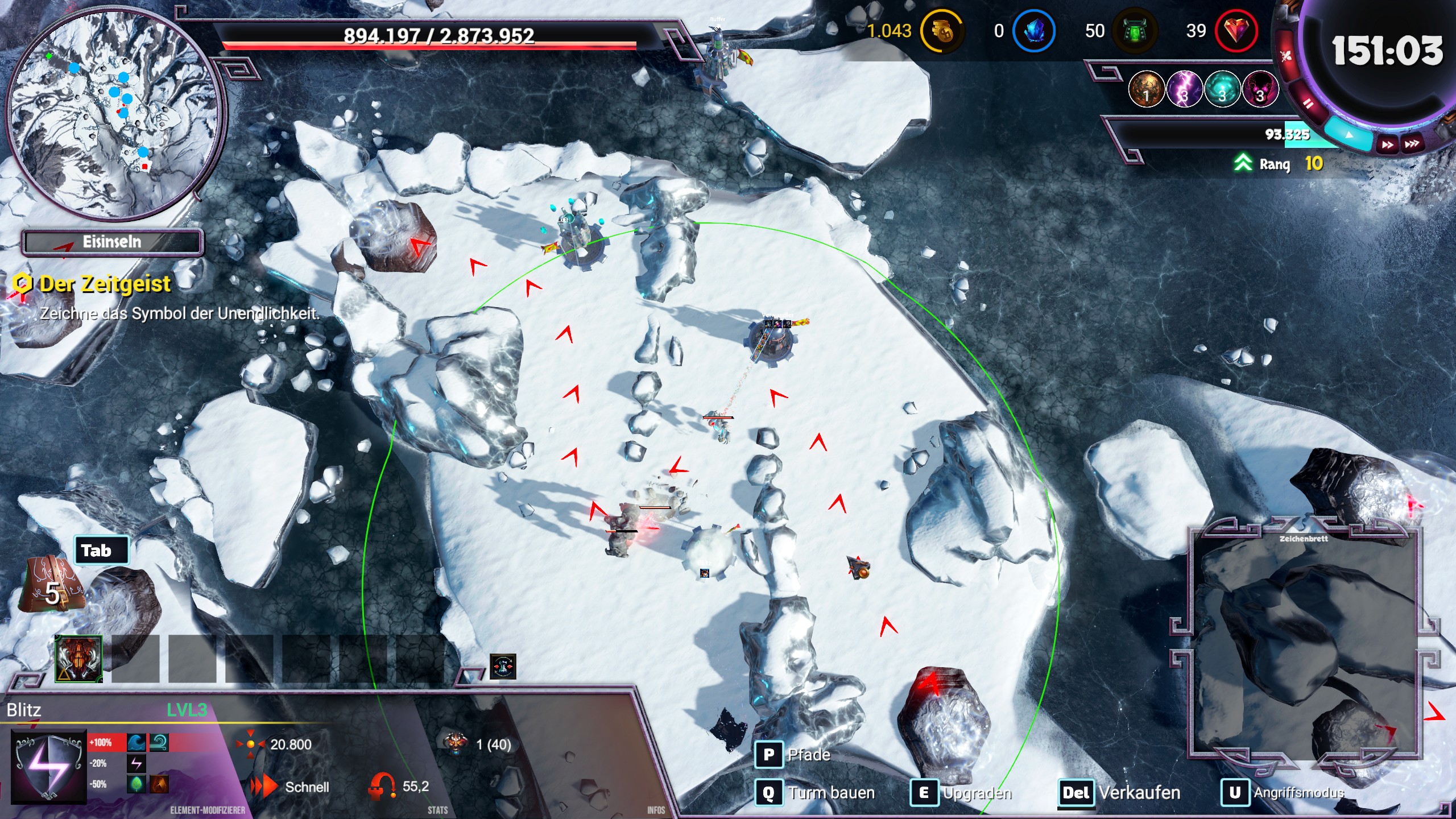This screenshot has height=819, width=1456.
Task: Click the green tower supply icon
Action: point(1135,31)
